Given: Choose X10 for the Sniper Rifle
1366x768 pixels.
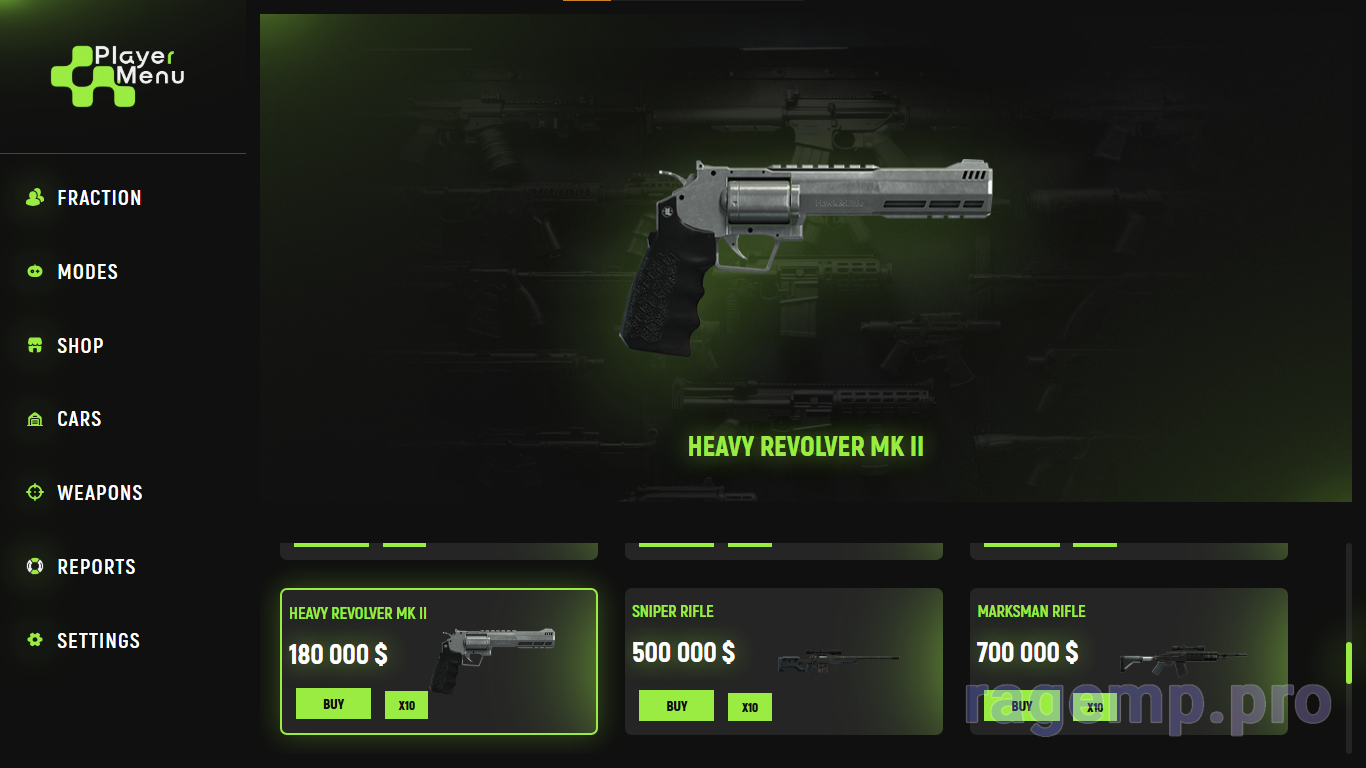Looking at the screenshot, I should tap(749, 707).
